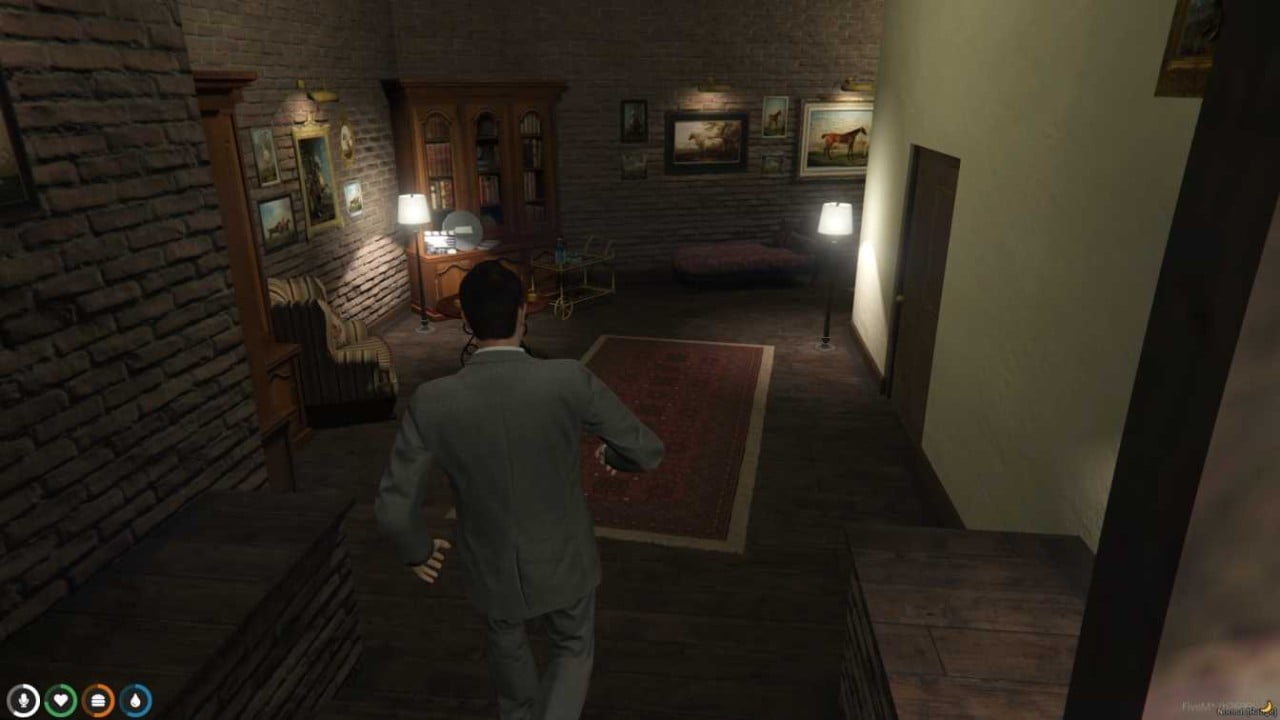The height and width of the screenshot is (720, 1280).
Task: Click the orange burger hunger icon
Action: point(96,702)
